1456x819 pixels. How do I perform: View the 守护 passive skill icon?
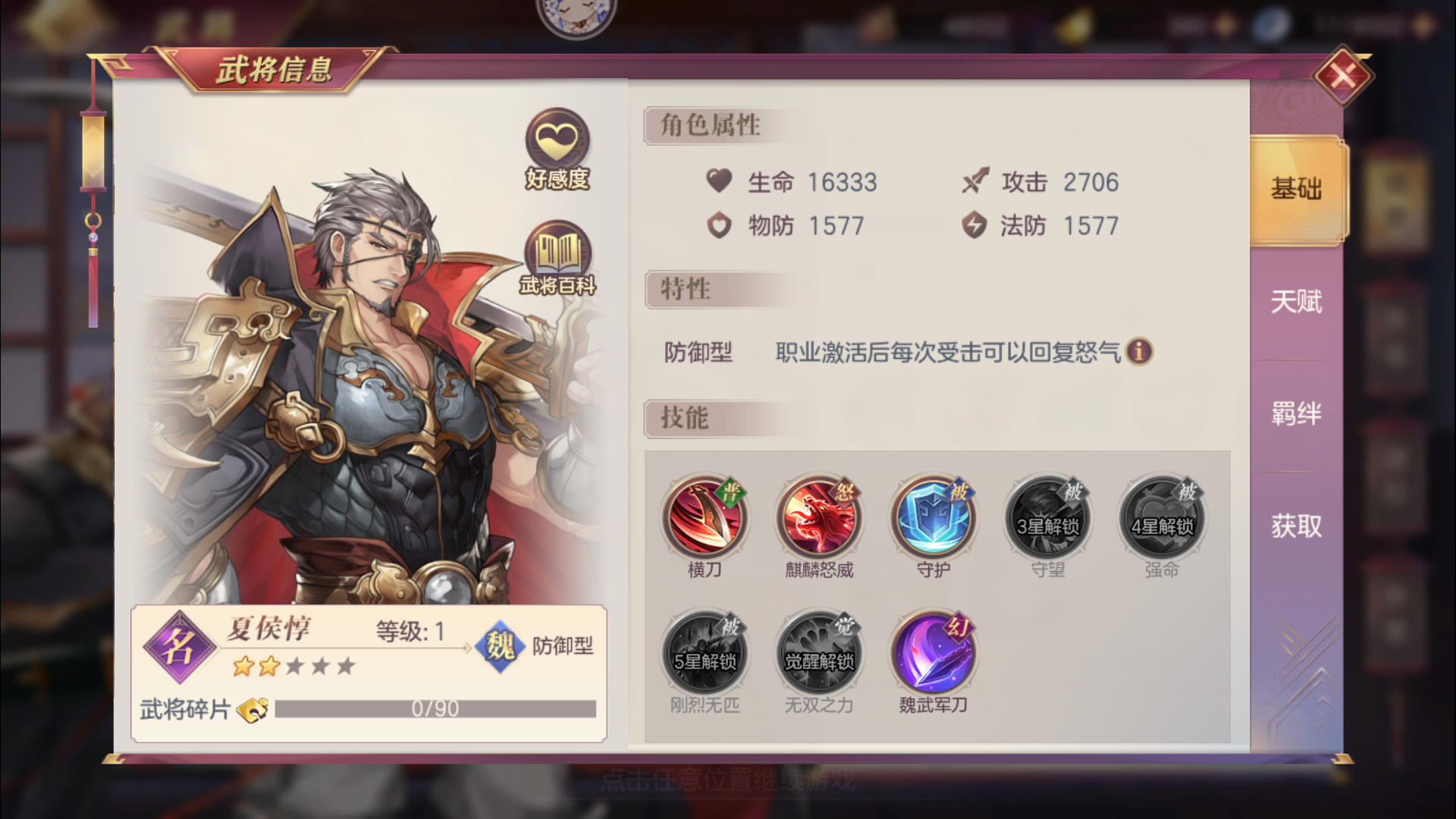tap(934, 518)
